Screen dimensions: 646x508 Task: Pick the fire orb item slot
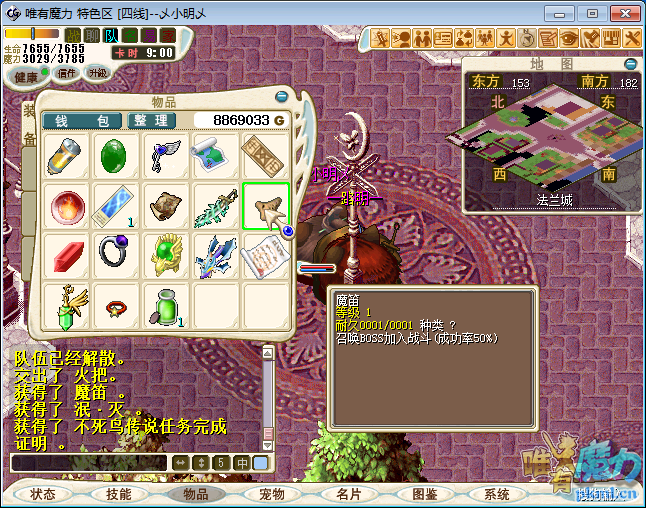pyautogui.click(x=67, y=206)
